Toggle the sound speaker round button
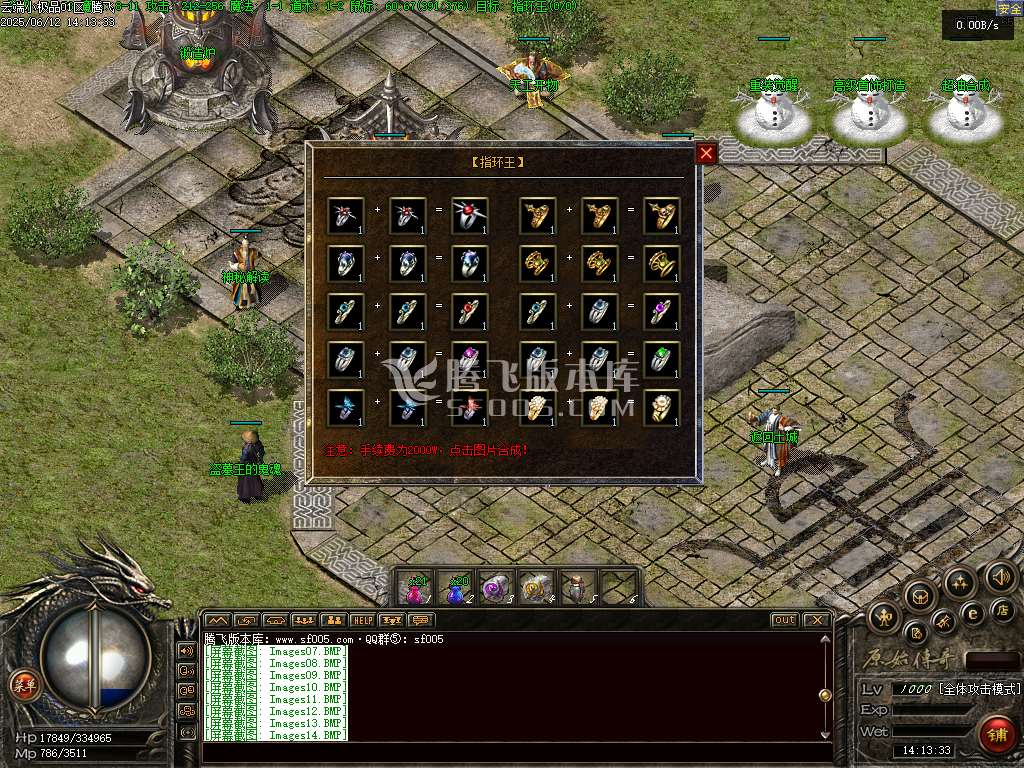Viewport: 1024px width, 768px height. point(1000,577)
